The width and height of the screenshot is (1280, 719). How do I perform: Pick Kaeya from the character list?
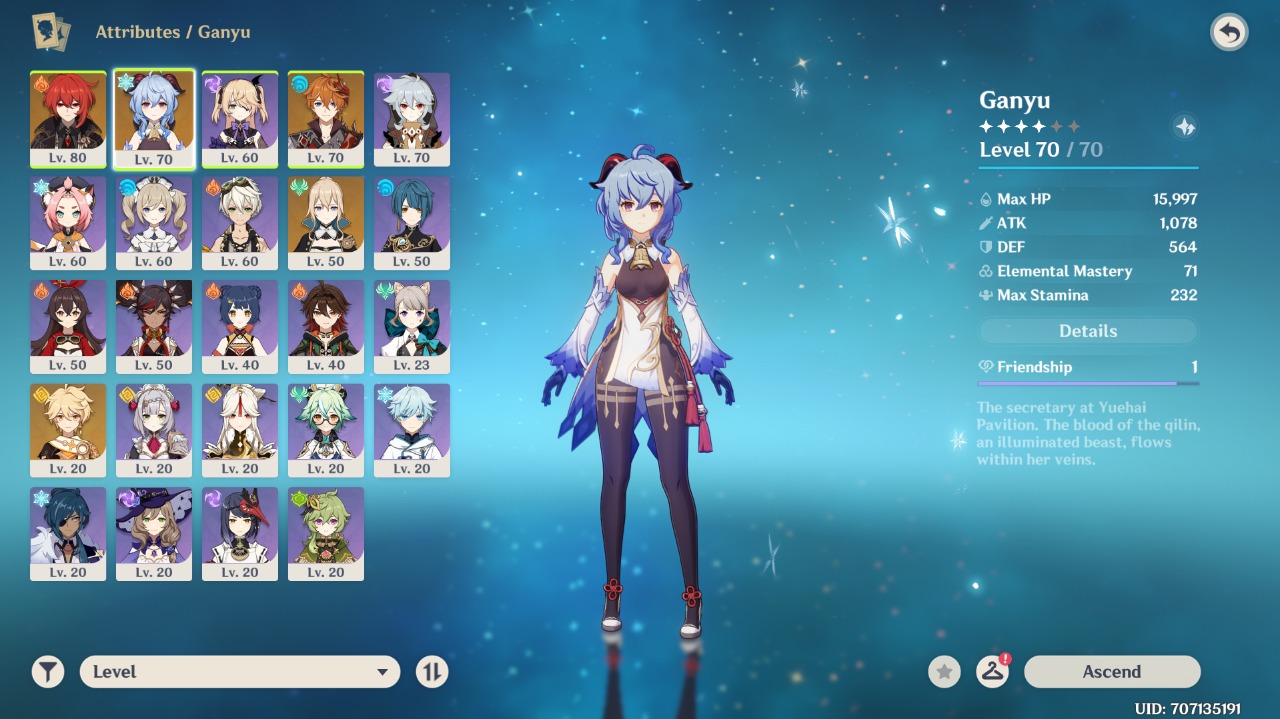[68, 534]
